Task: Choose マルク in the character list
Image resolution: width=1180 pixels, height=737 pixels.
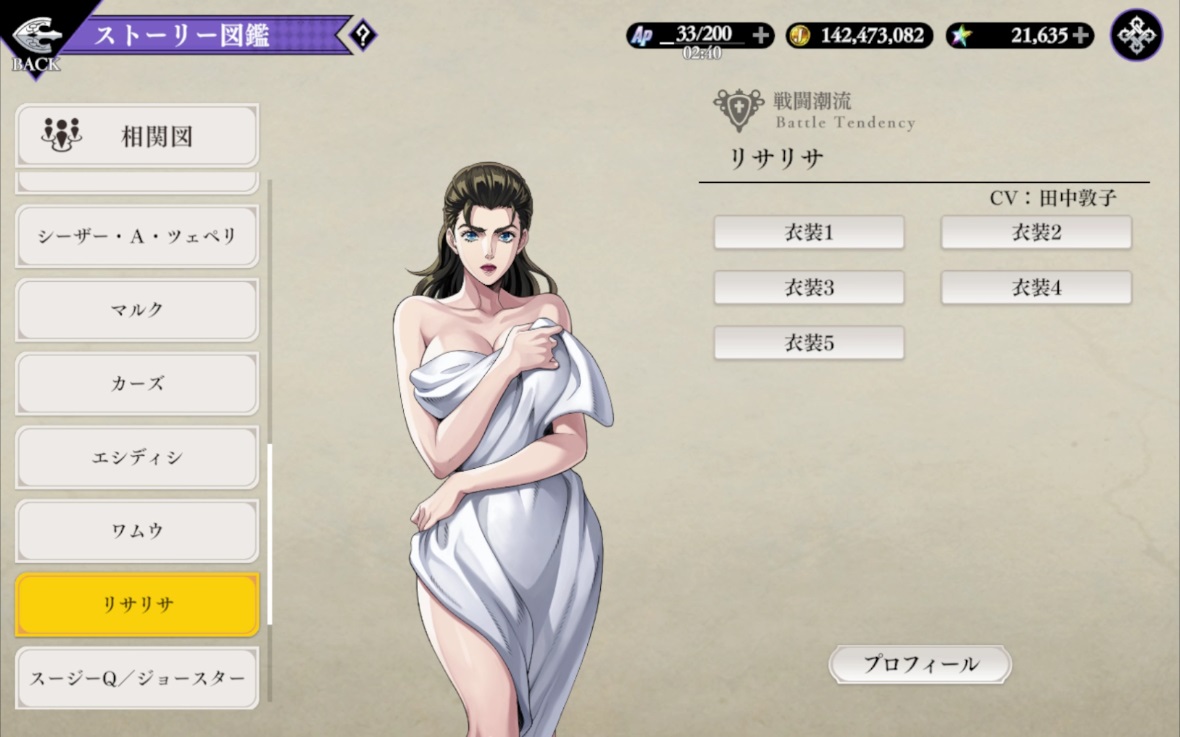Action: pyautogui.click(x=137, y=310)
